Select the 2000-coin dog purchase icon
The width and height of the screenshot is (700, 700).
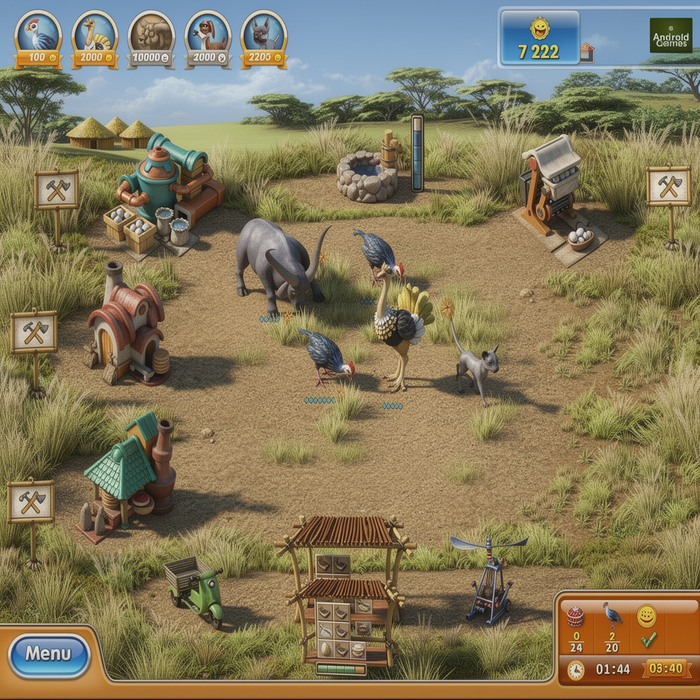[208, 37]
